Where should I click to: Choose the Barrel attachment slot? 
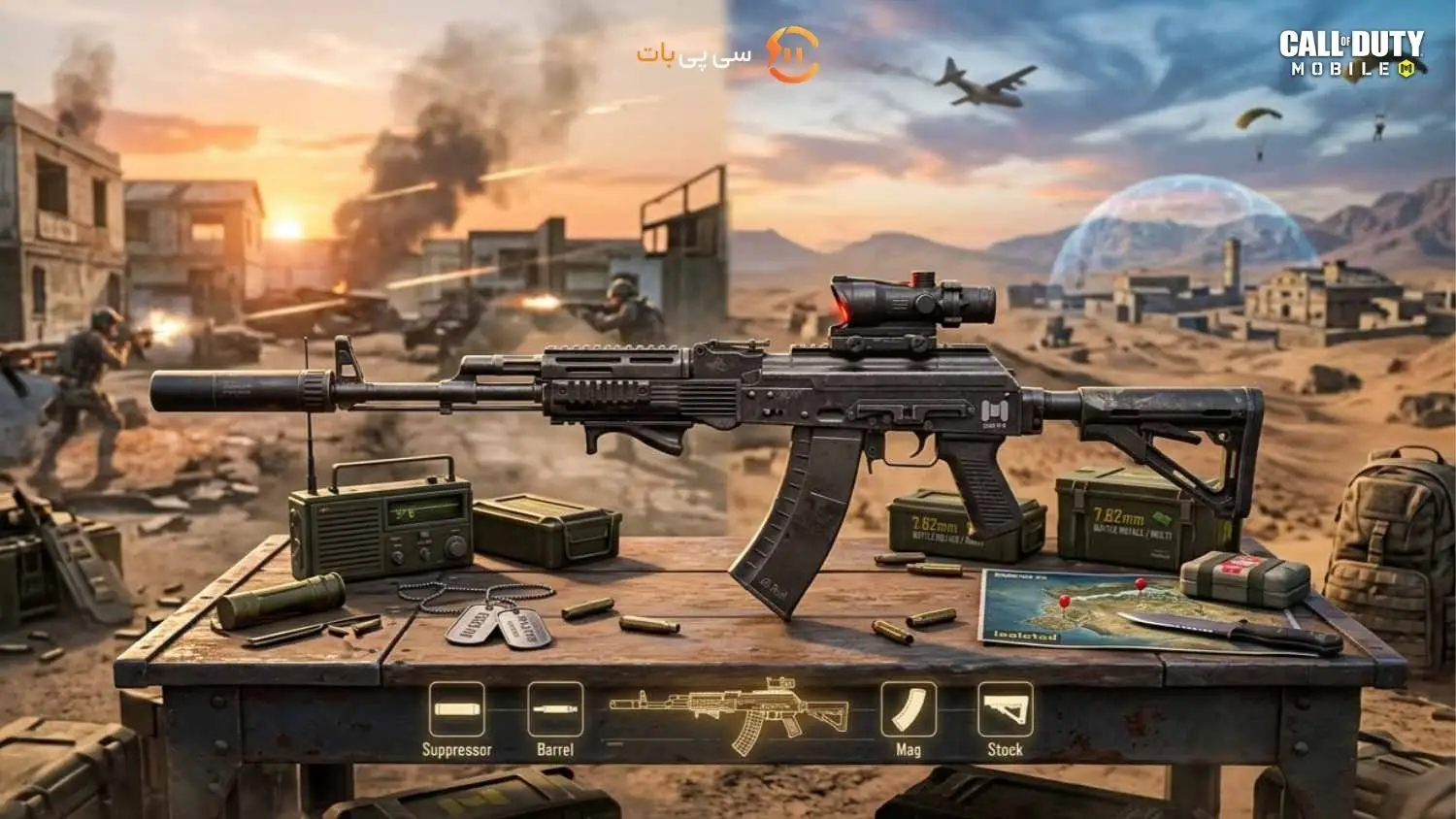(x=555, y=709)
